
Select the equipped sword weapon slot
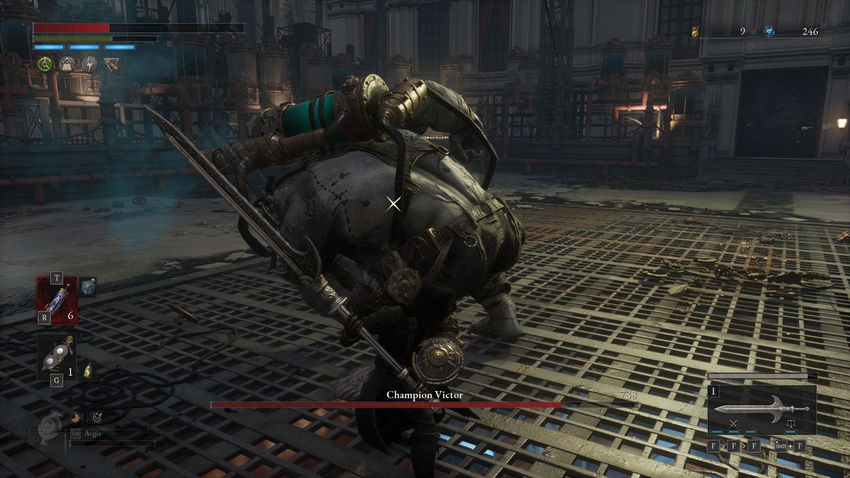[x=762, y=408]
